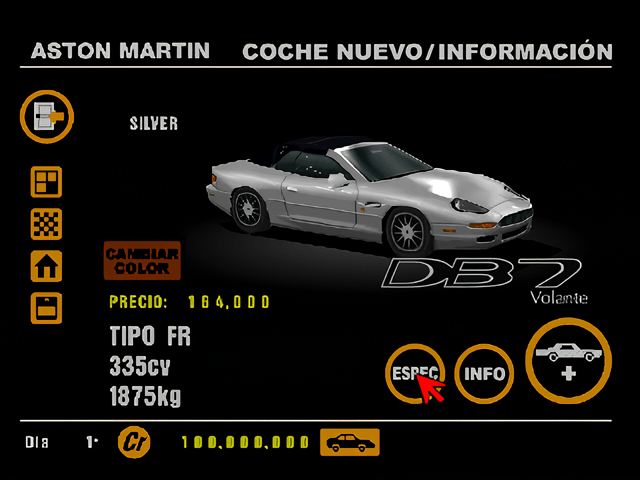Select the garage car icon beside credits
Image resolution: width=640 pixels, height=480 pixels.
349,442
